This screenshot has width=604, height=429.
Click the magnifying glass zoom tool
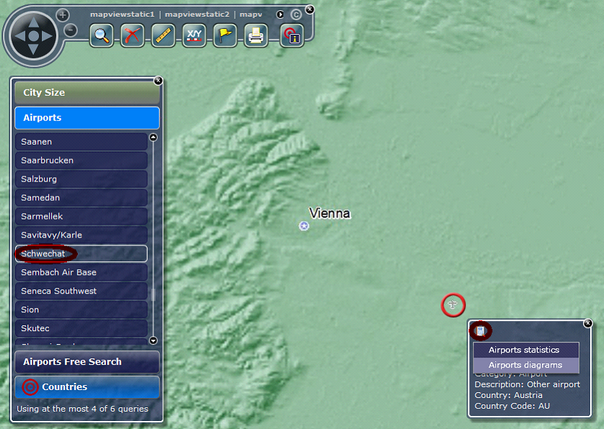tap(101, 36)
